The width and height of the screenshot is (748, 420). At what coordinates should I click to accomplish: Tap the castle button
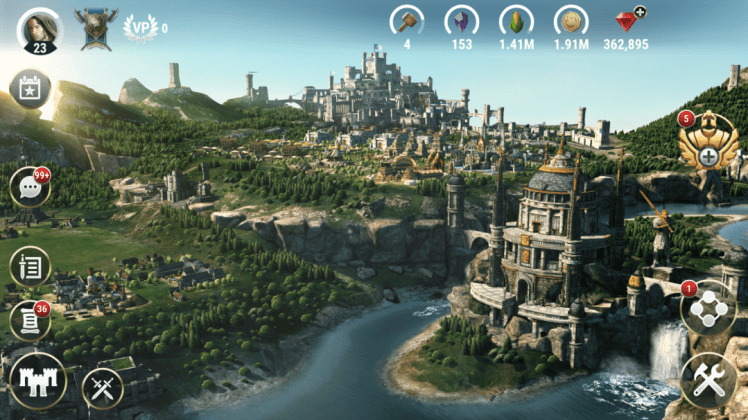pos(37,381)
